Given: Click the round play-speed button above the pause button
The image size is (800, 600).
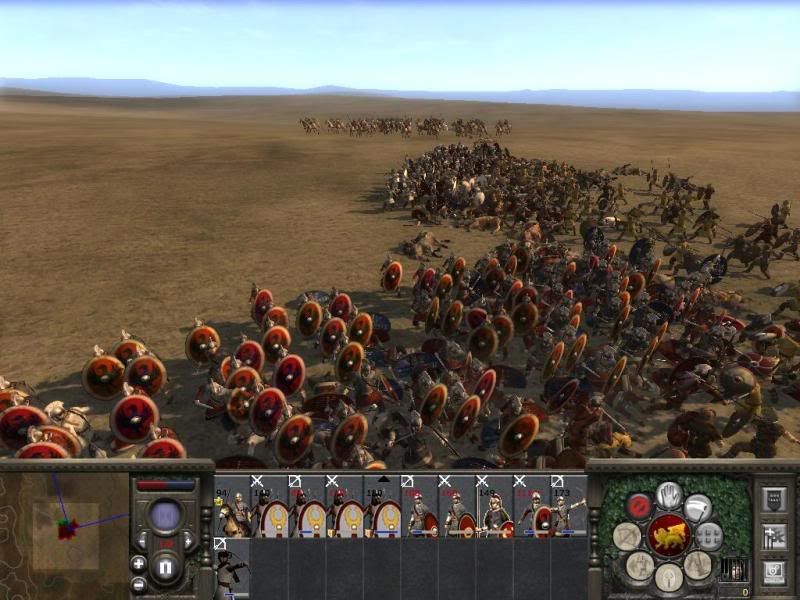Looking at the screenshot, I should (x=166, y=516).
